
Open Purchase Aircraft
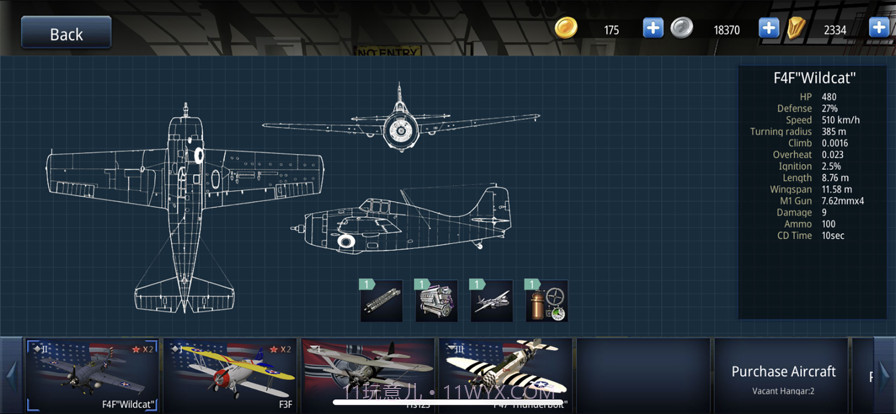tap(782, 375)
